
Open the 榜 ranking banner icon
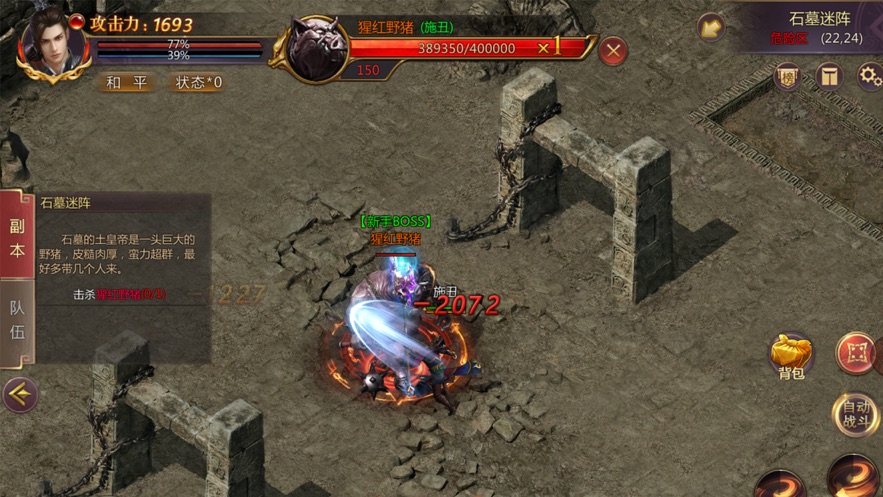click(x=788, y=77)
